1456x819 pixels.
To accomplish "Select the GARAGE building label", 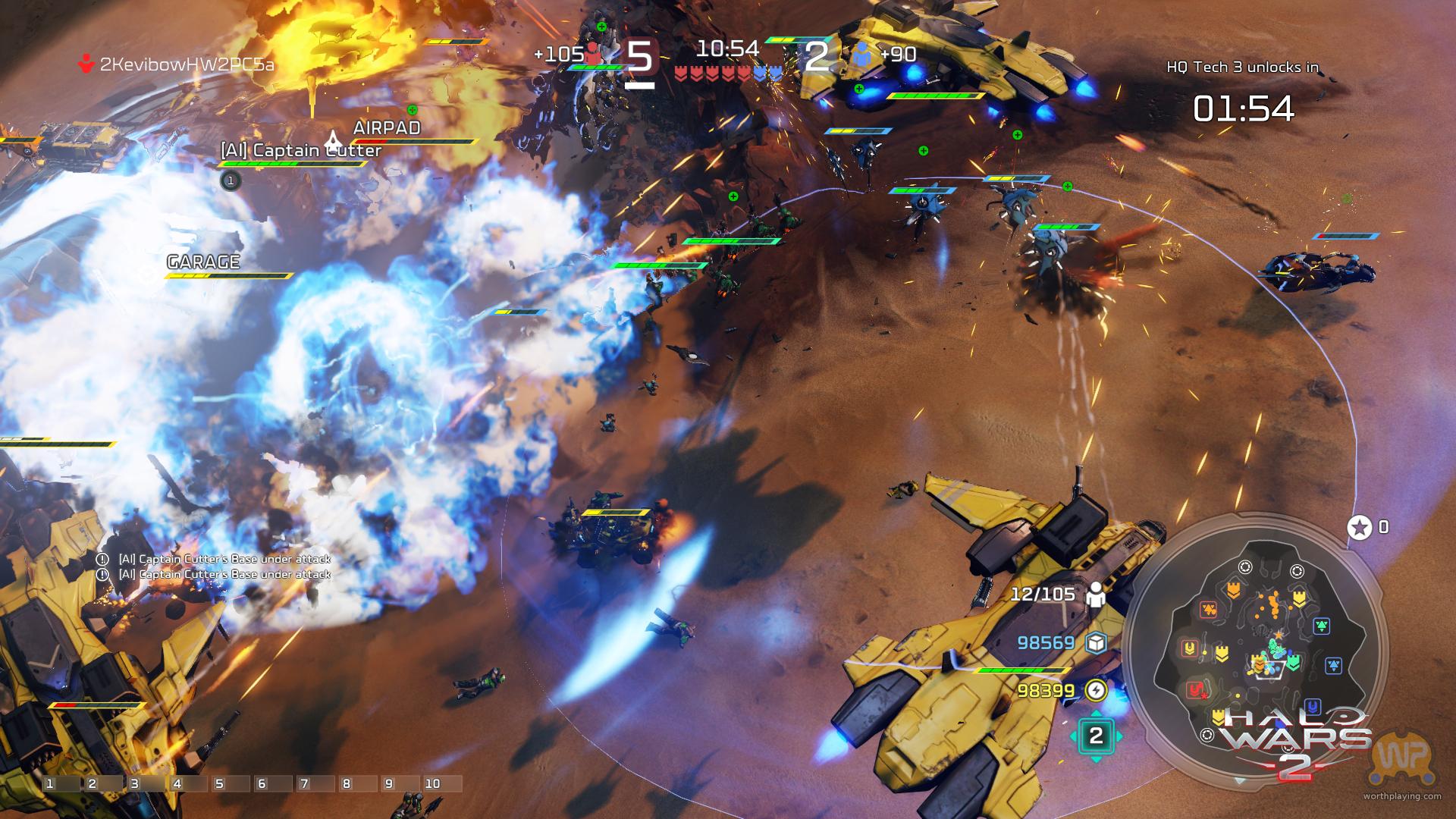I will click(x=203, y=262).
